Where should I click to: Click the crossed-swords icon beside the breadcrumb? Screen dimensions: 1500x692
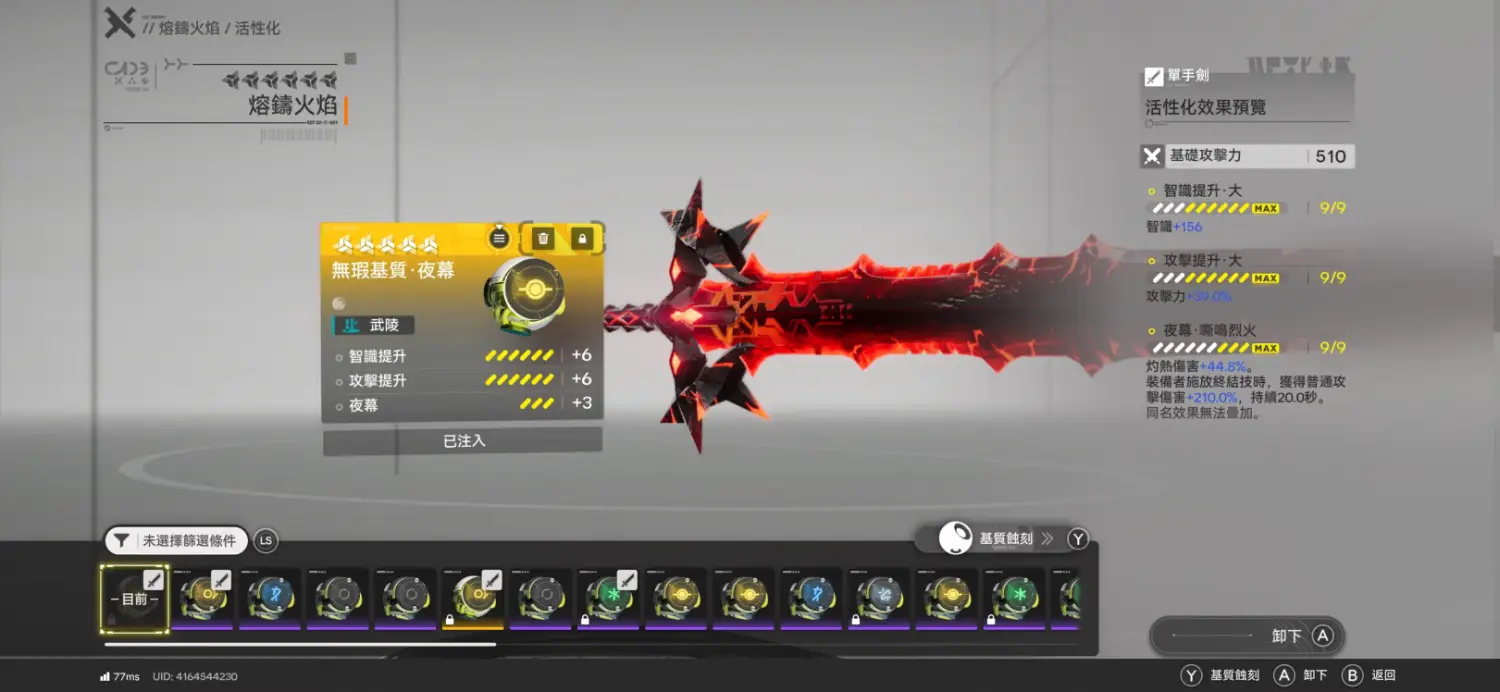[120, 23]
